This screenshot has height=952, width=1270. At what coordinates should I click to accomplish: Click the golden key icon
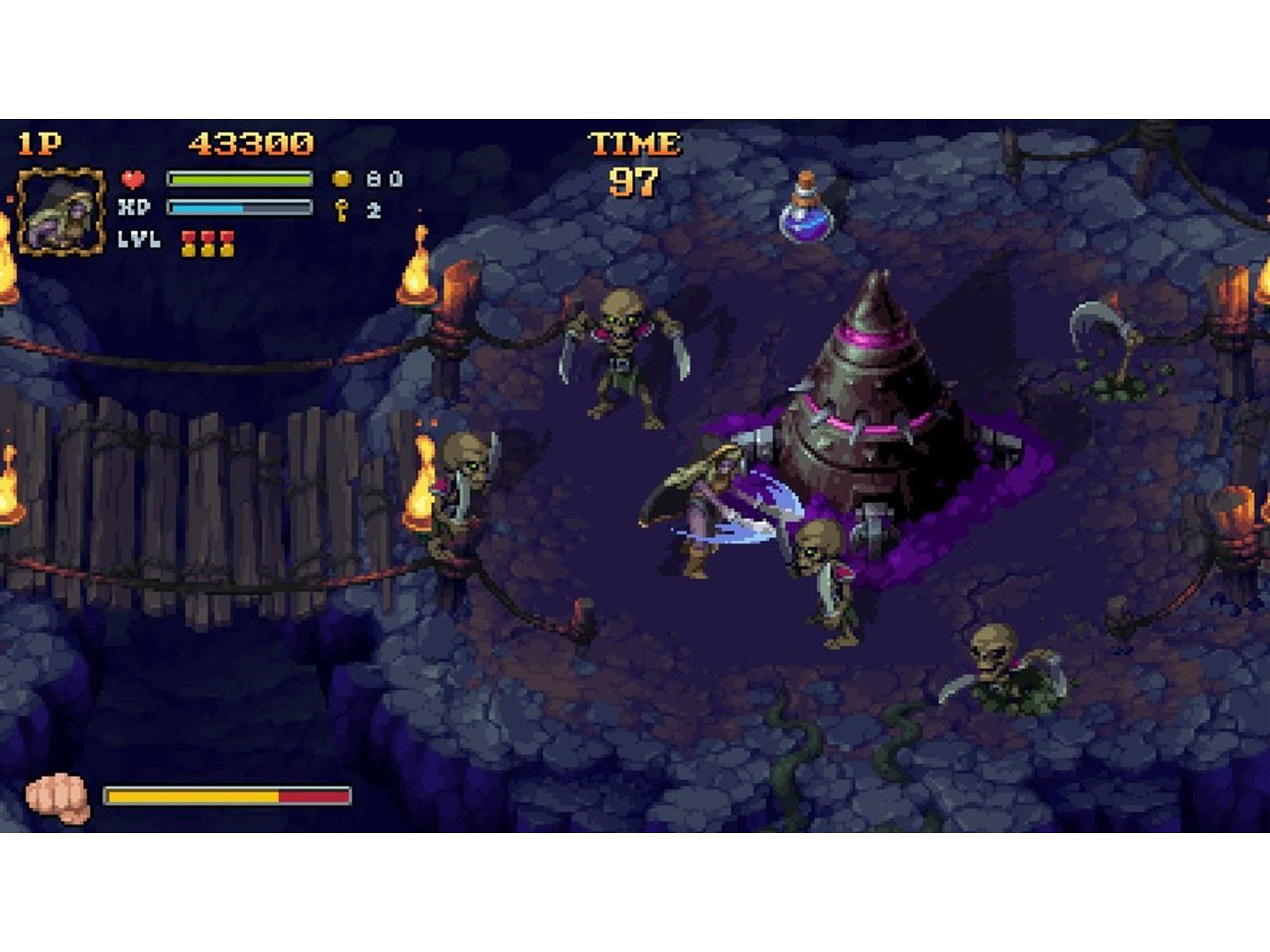pos(342,210)
